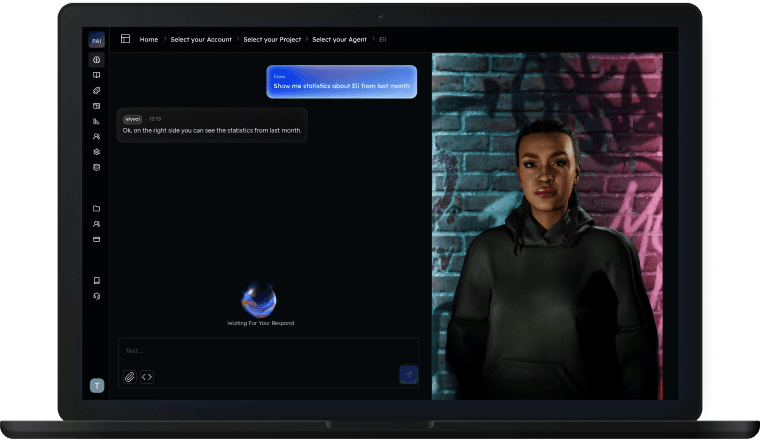The width and height of the screenshot is (760, 440).
Task: Click the code brackets button
Action: point(147,377)
